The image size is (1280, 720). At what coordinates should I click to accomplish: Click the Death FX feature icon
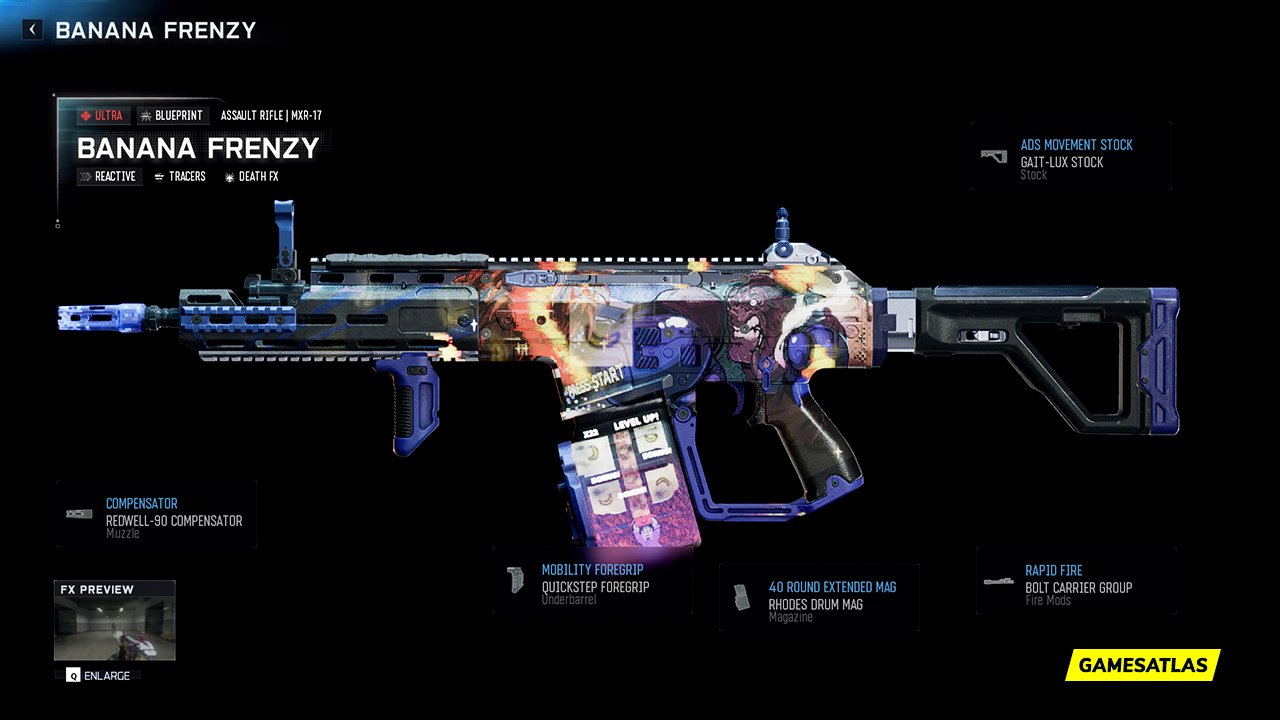click(230, 176)
